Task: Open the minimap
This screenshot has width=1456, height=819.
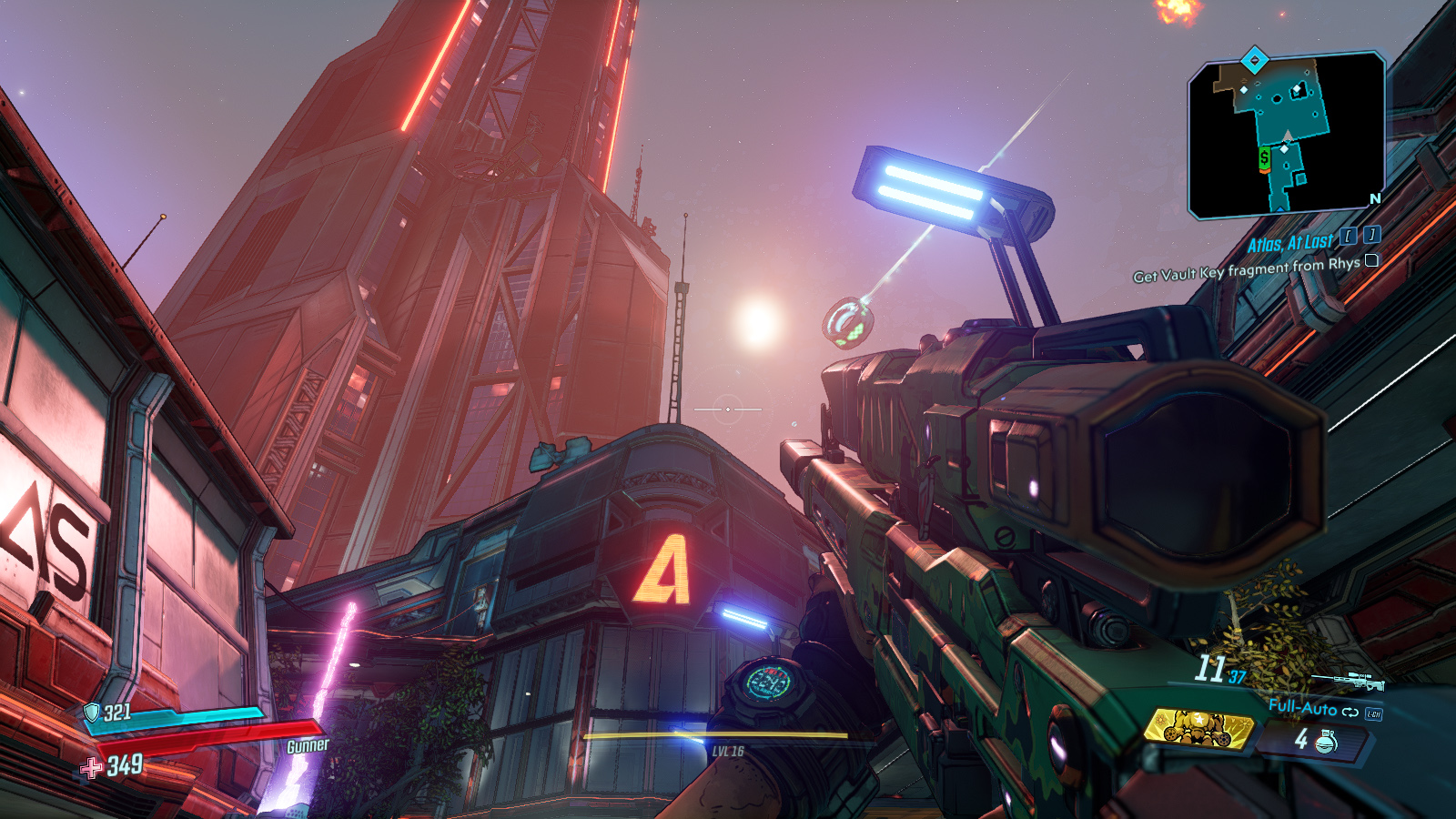Action: pos(1287,136)
